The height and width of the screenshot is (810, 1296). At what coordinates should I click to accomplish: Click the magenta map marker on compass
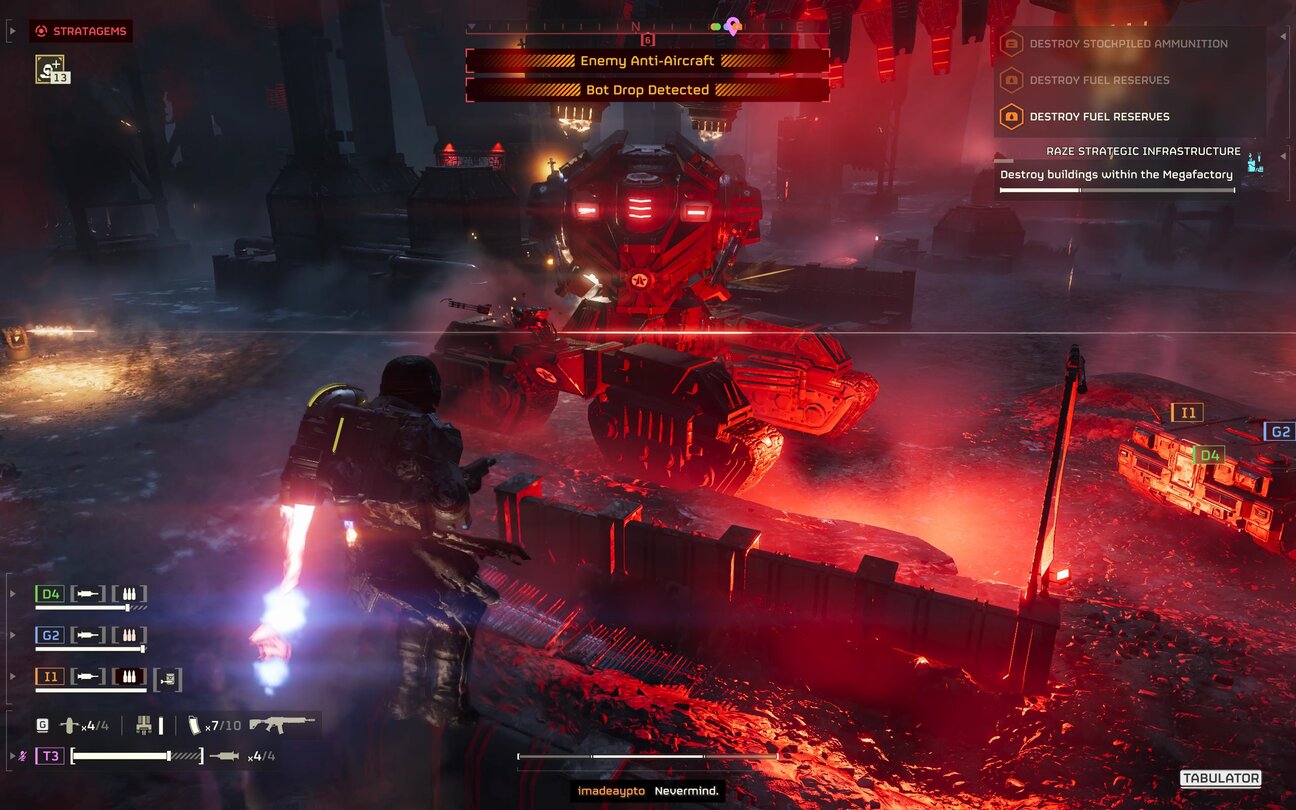click(x=733, y=25)
